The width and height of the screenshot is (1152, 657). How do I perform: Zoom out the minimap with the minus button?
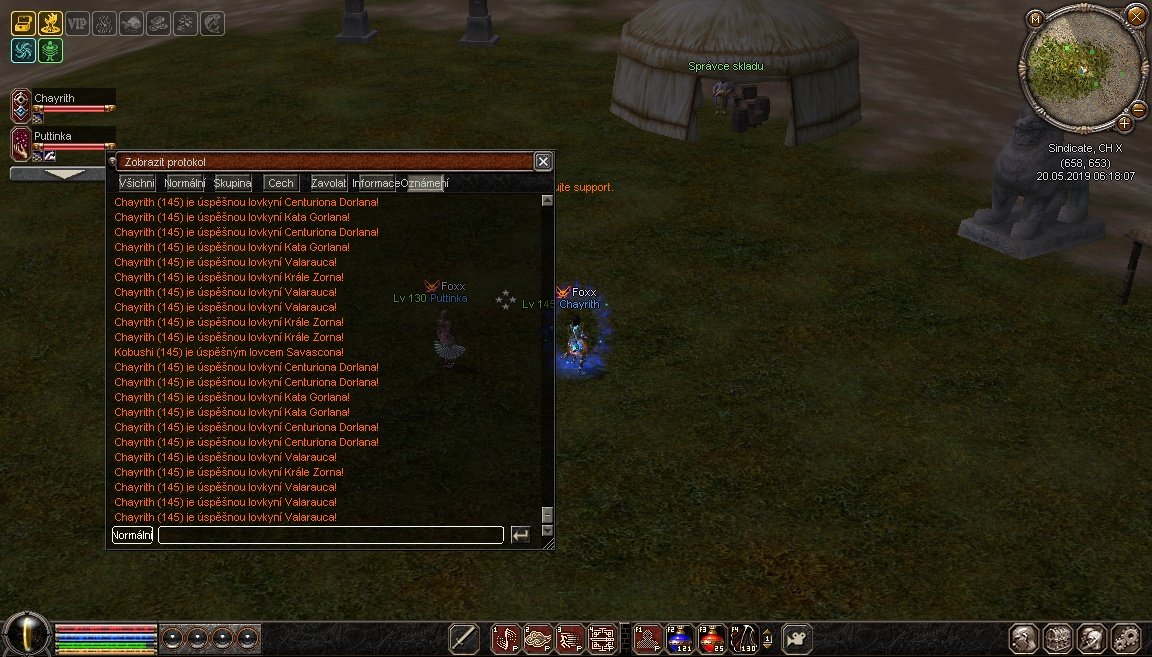(1138, 108)
